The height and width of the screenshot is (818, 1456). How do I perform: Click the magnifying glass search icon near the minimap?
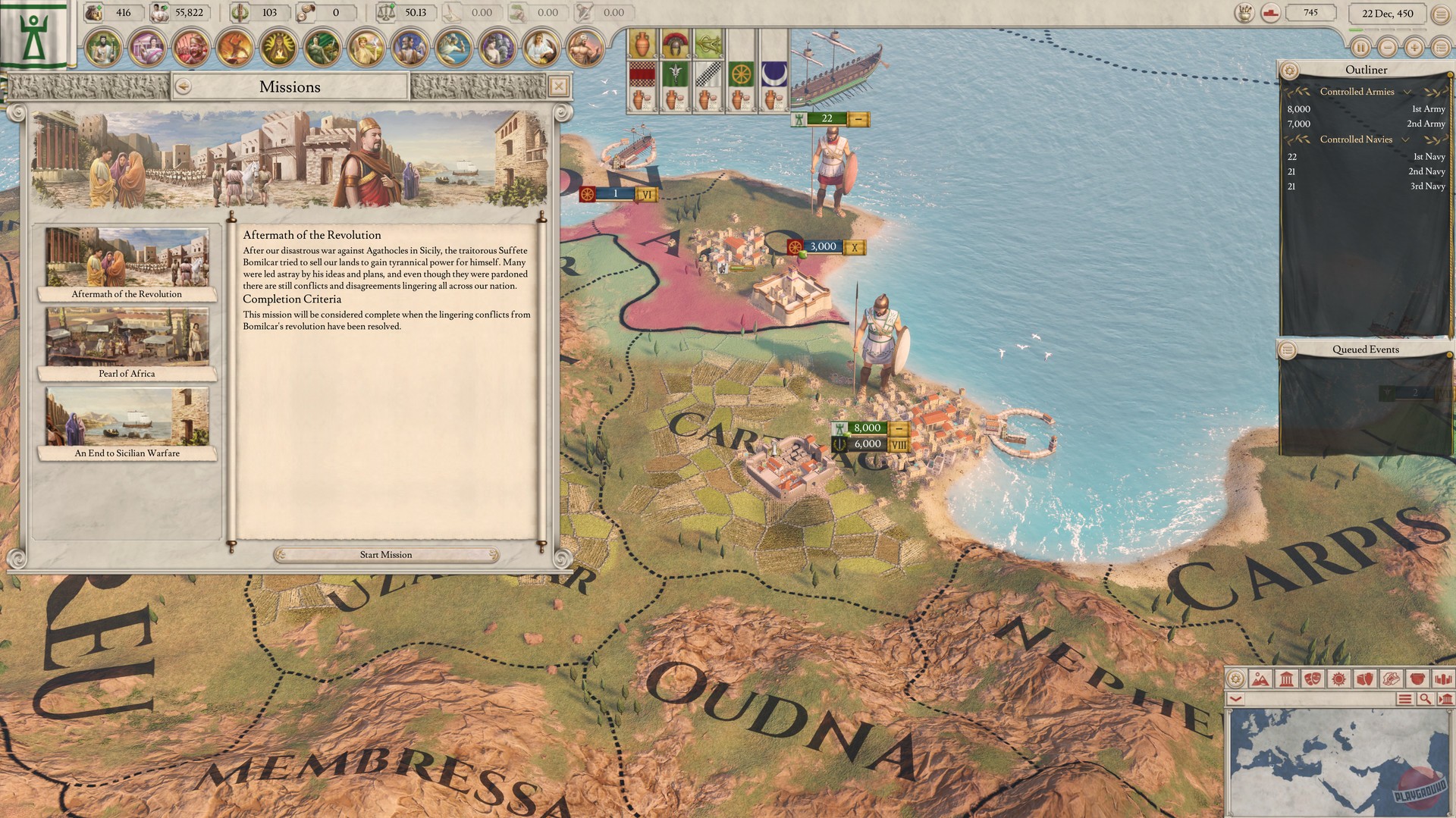[1426, 698]
